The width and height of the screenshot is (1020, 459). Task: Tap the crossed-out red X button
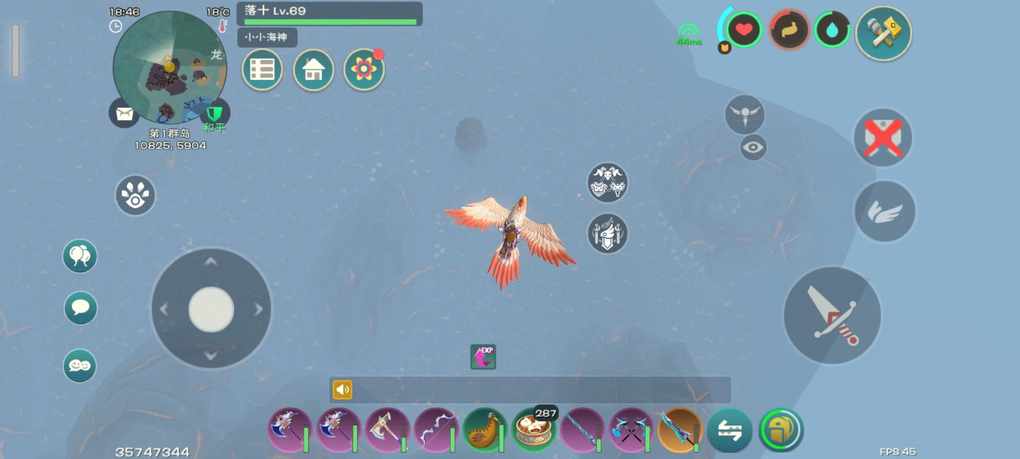click(882, 137)
